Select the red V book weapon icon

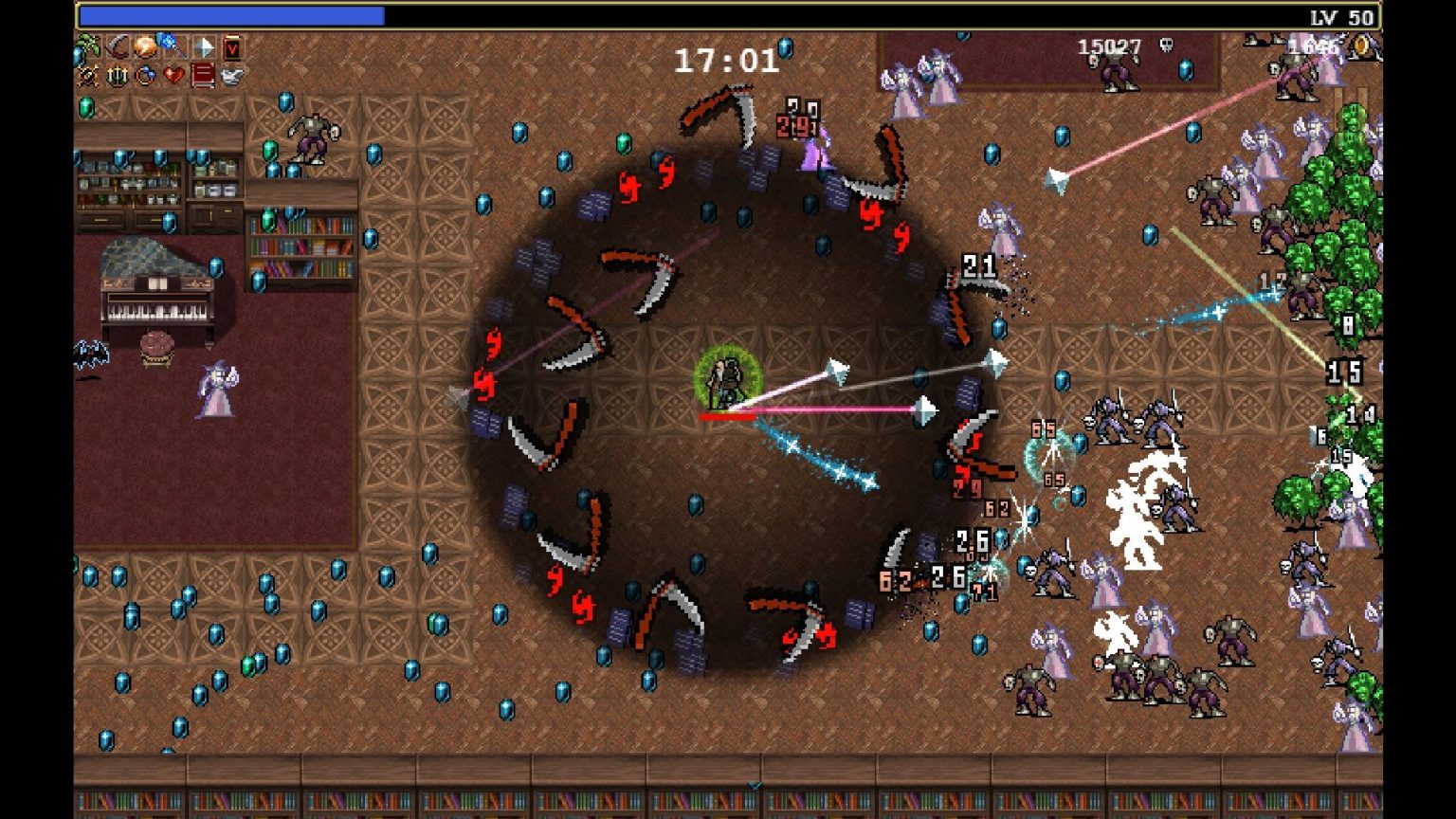[x=231, y=46]
